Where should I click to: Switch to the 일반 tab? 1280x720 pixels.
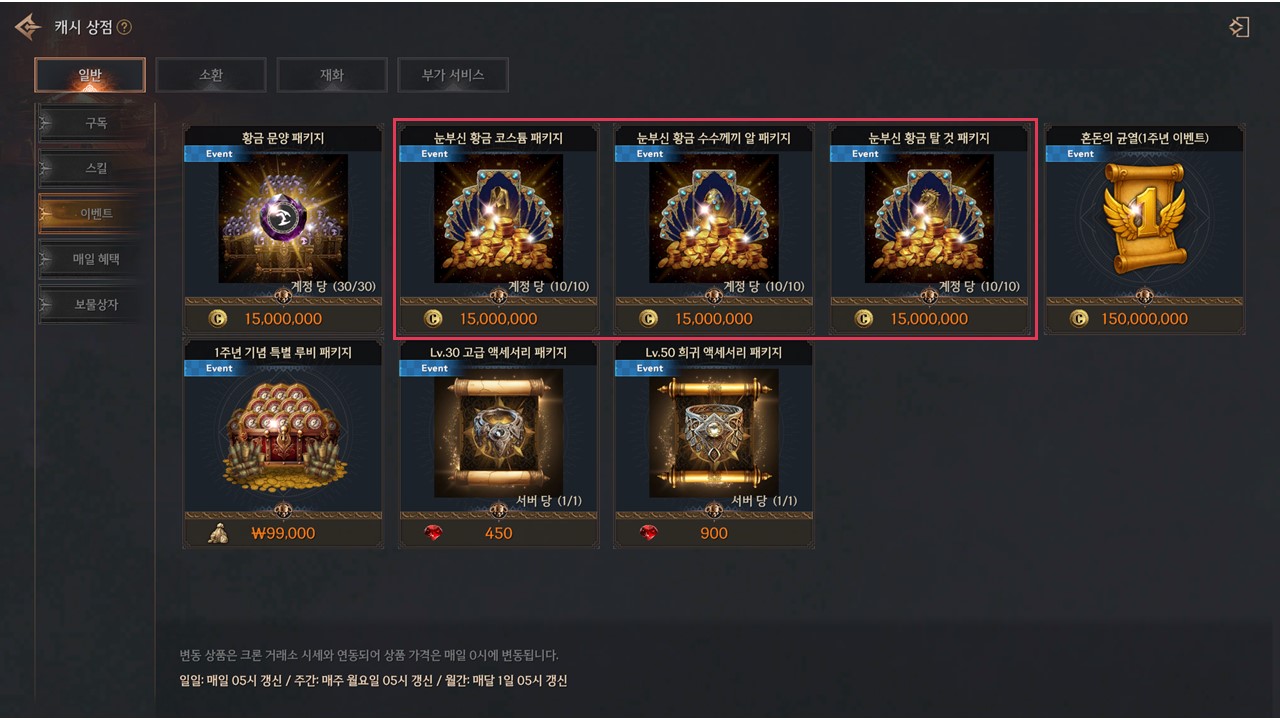pos(90,75)
